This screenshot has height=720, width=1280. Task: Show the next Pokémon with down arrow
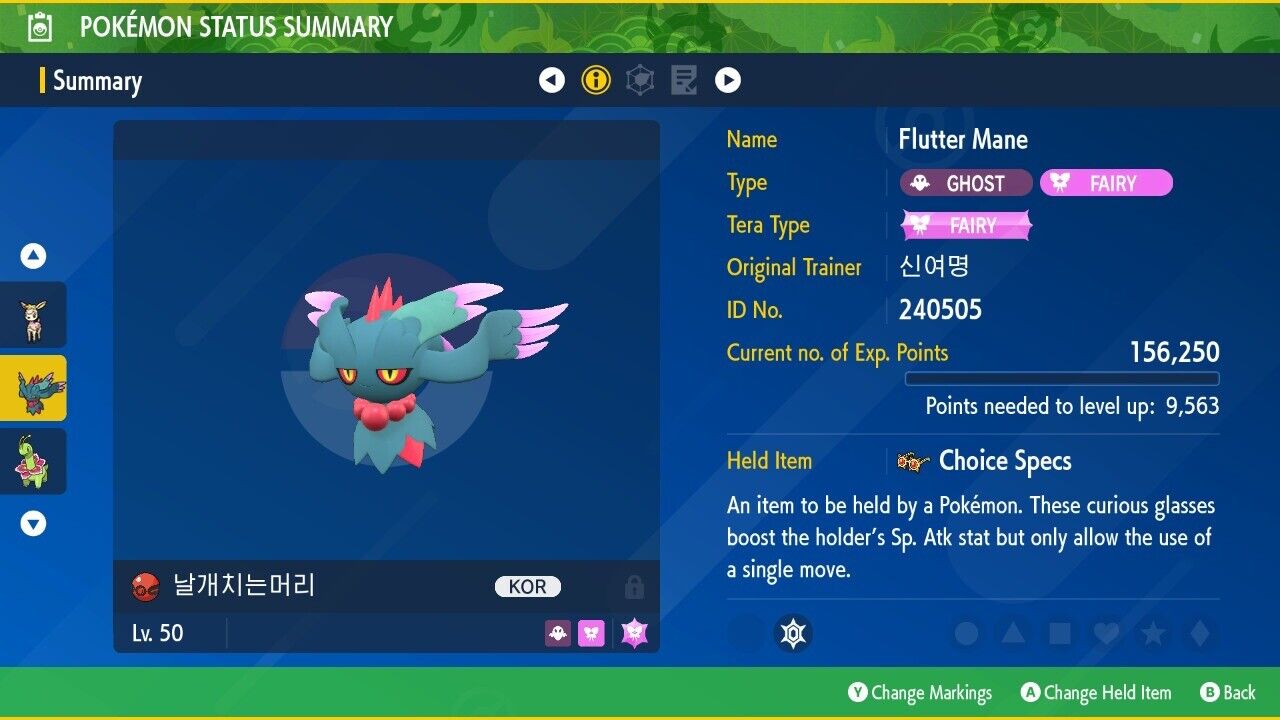point(34,523)
